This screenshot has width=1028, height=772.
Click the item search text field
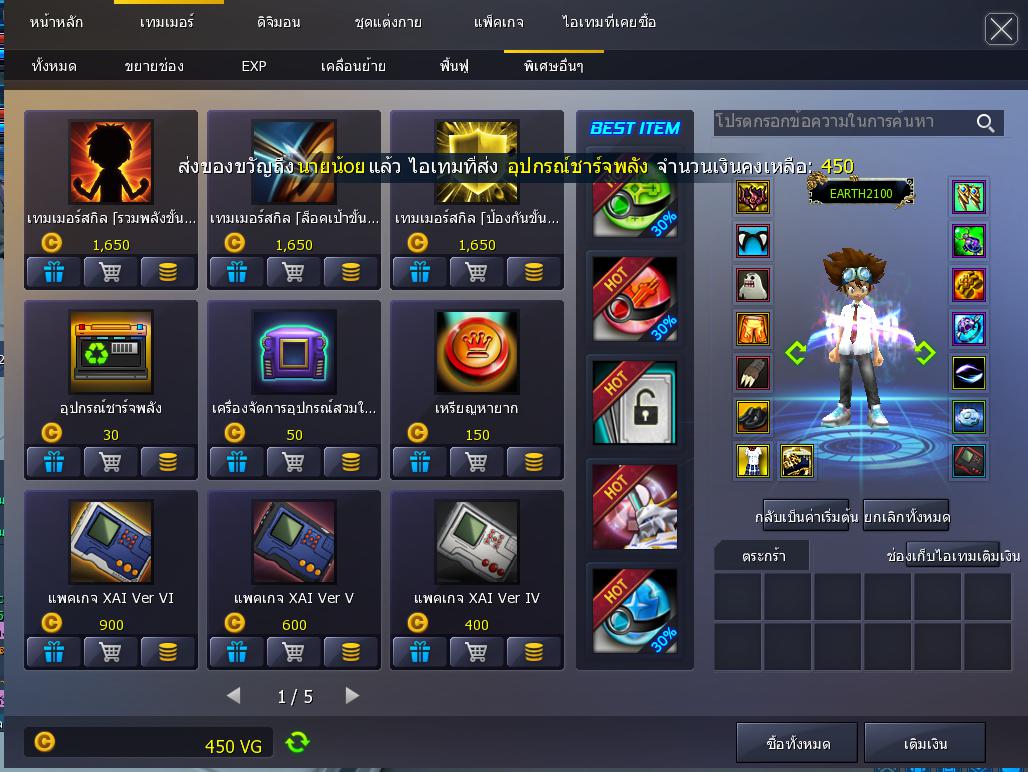point(840,122)
